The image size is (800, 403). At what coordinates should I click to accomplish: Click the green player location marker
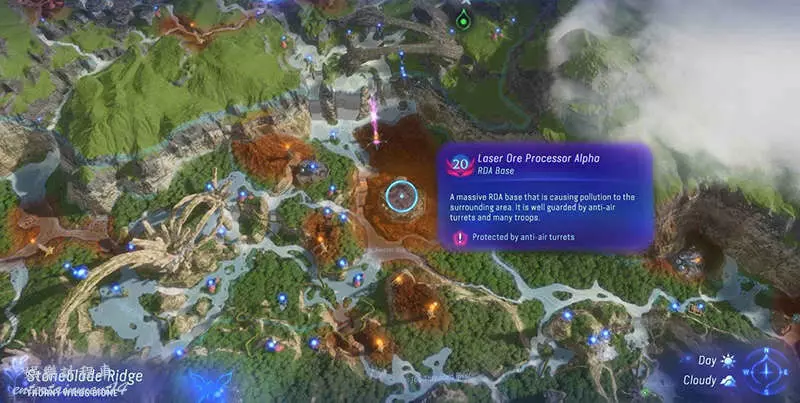[x=462, y=19]
